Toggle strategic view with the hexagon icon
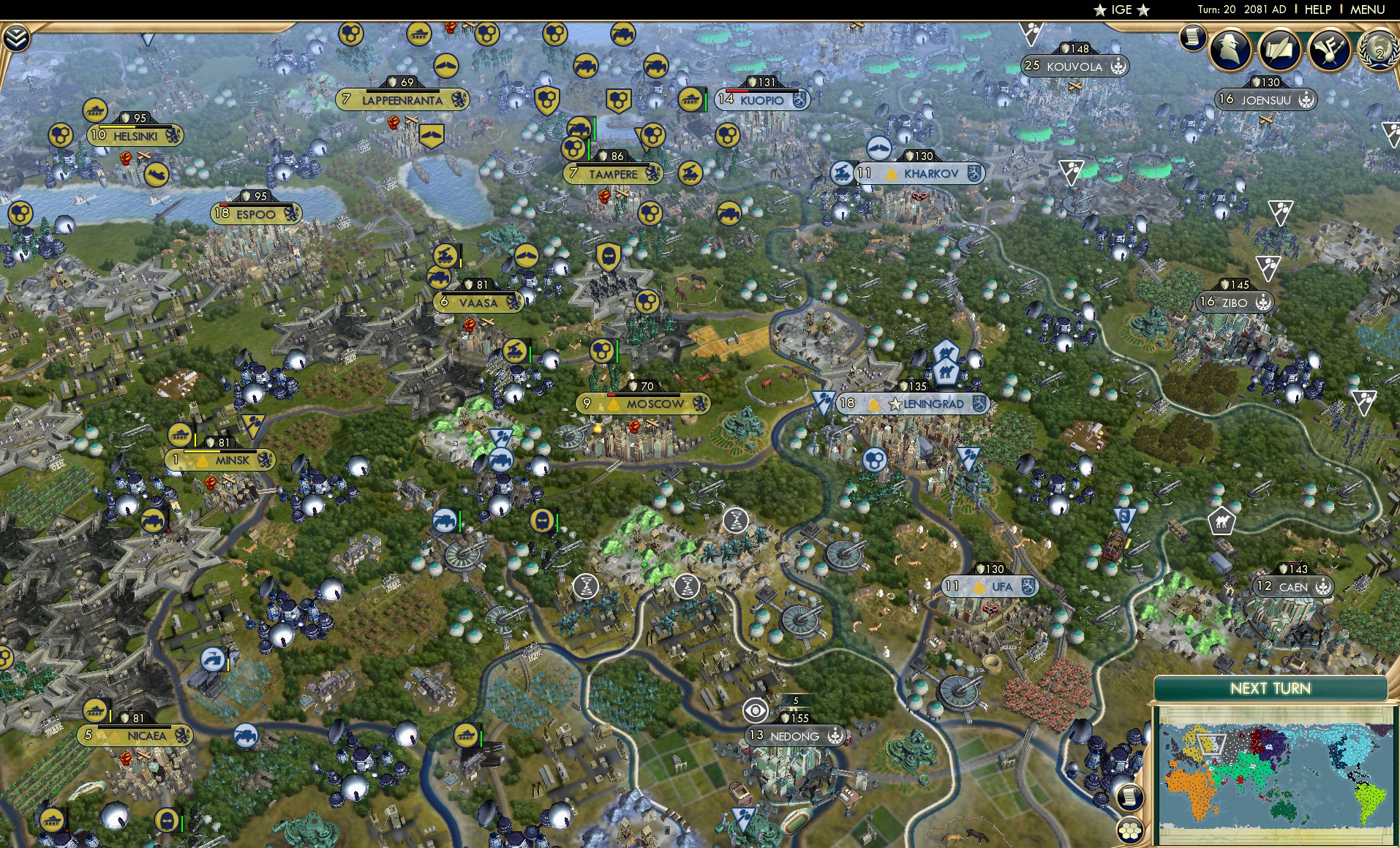Image resolution: width=1400 pixels, height=848 pixels. (x=1130, y=830)
